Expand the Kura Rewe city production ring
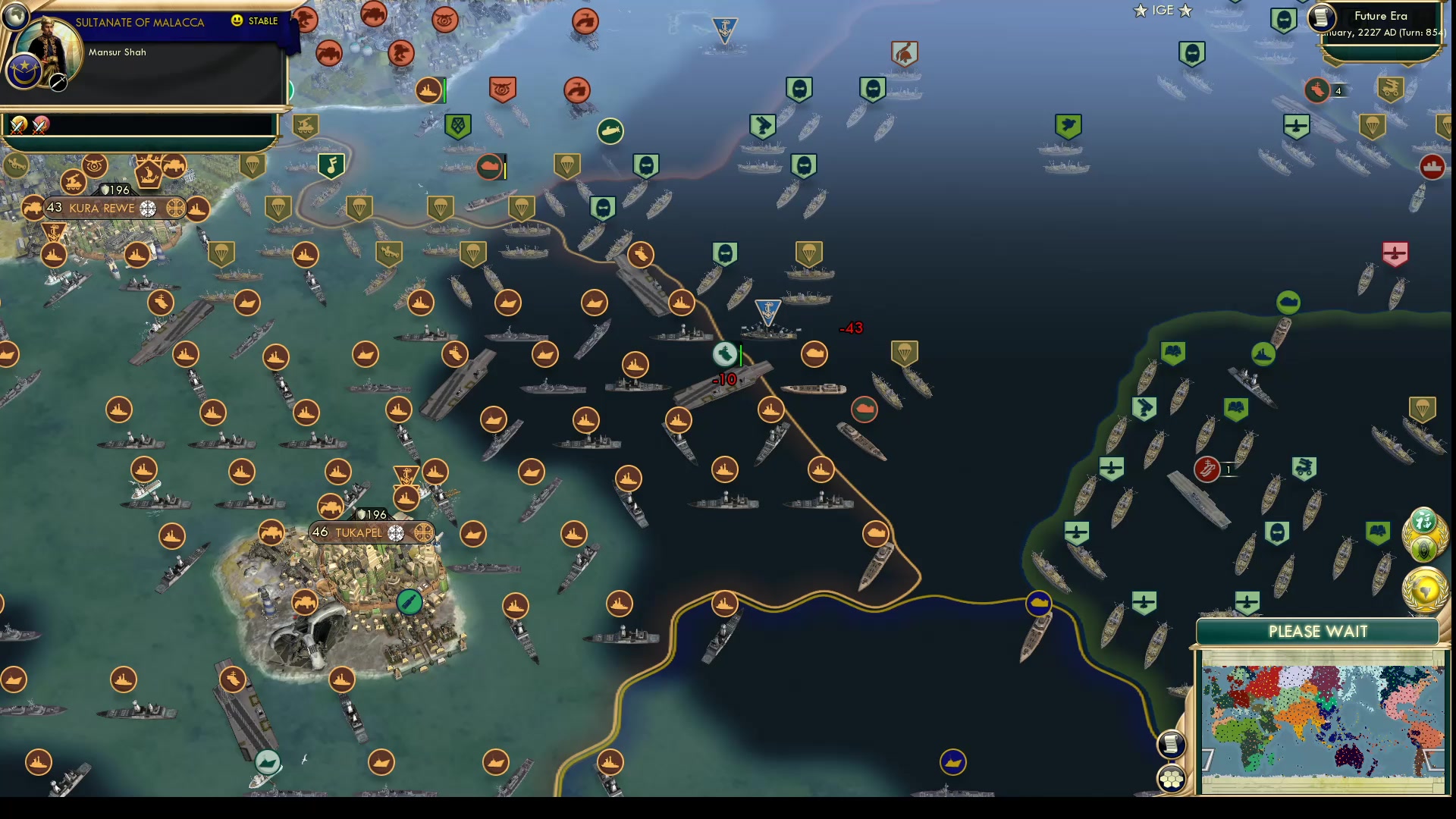 [x=175, y=208]
